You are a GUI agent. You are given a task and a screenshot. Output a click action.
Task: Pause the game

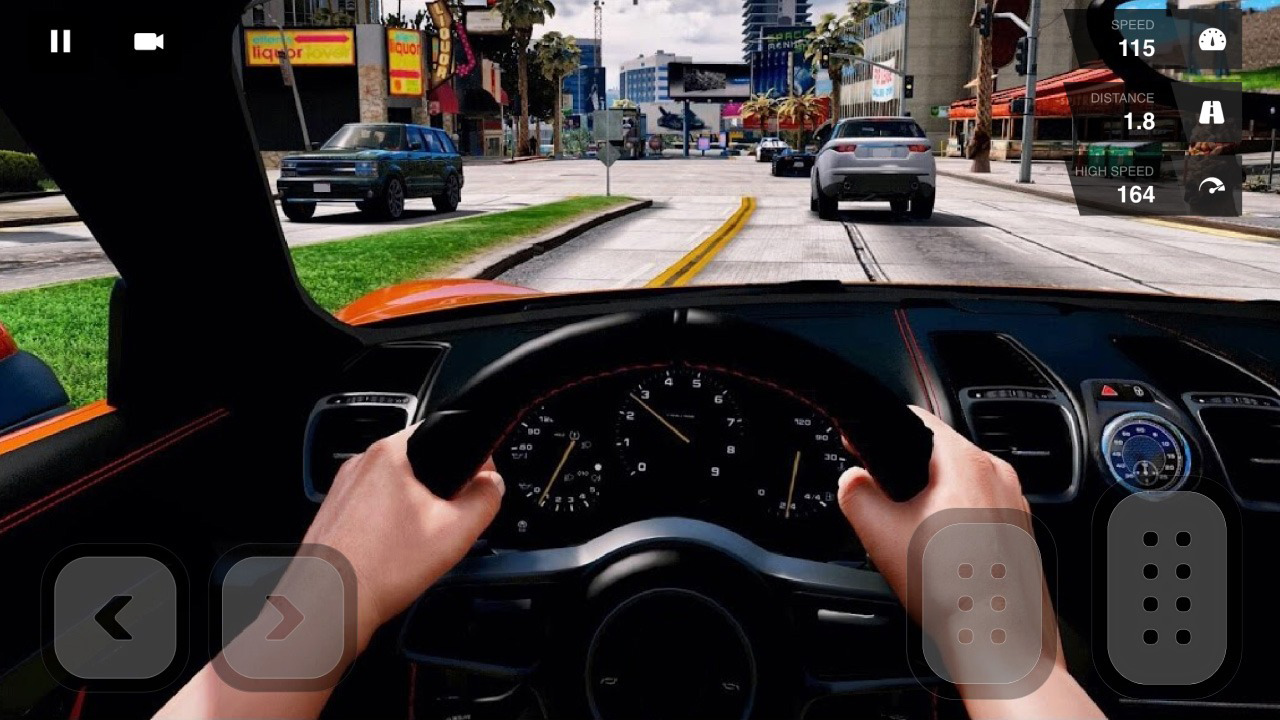click(60, 41)
